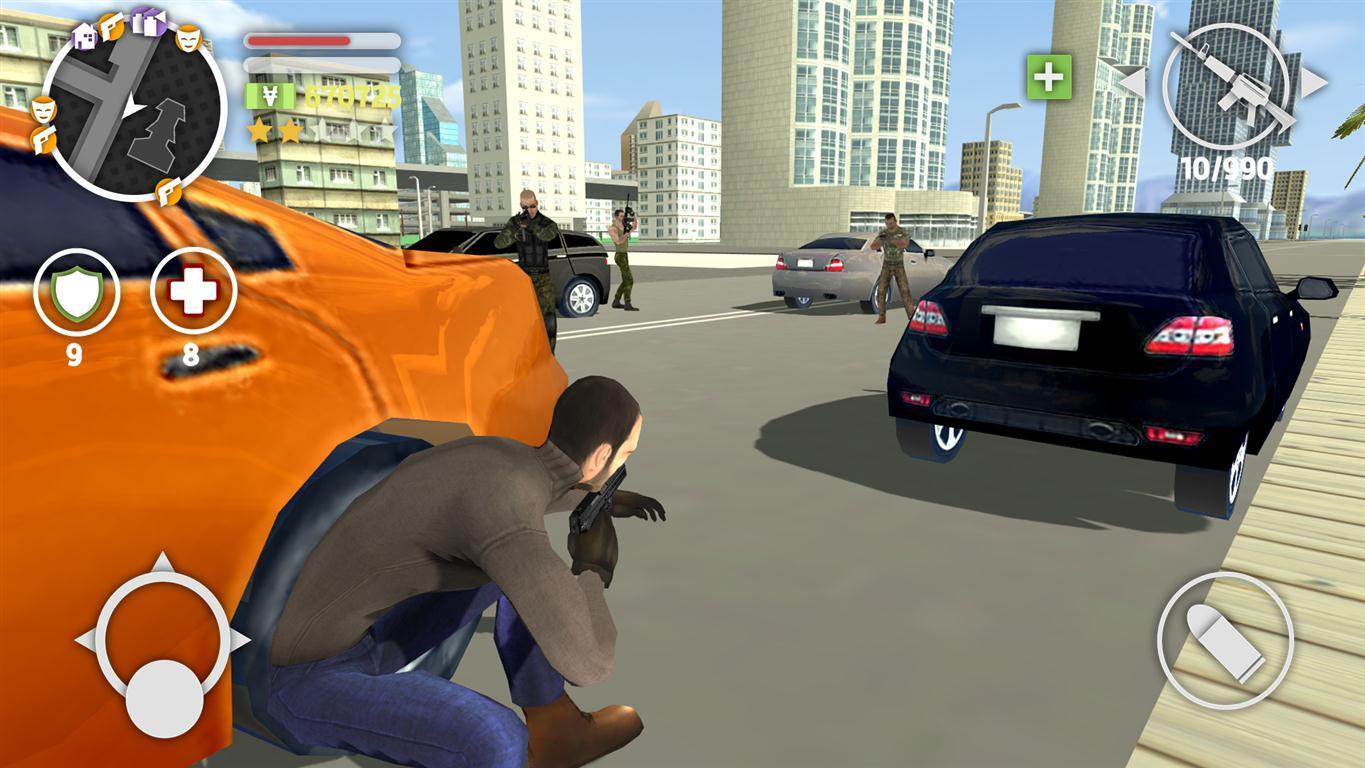Tap the green plus ammo purchase icon

[x=1048, y=76]
